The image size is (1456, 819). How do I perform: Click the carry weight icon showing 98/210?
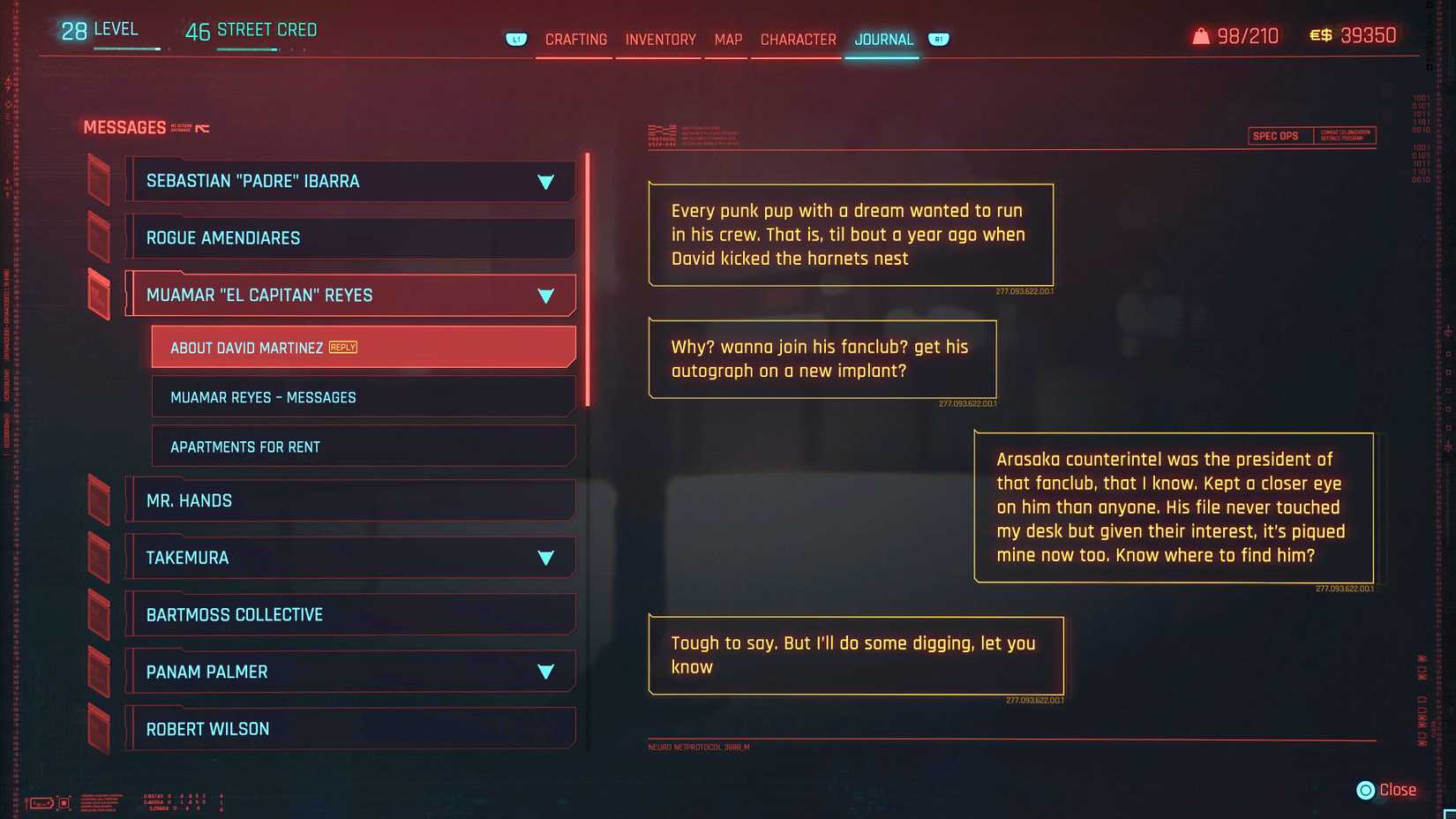click(x=1200, y=34)
